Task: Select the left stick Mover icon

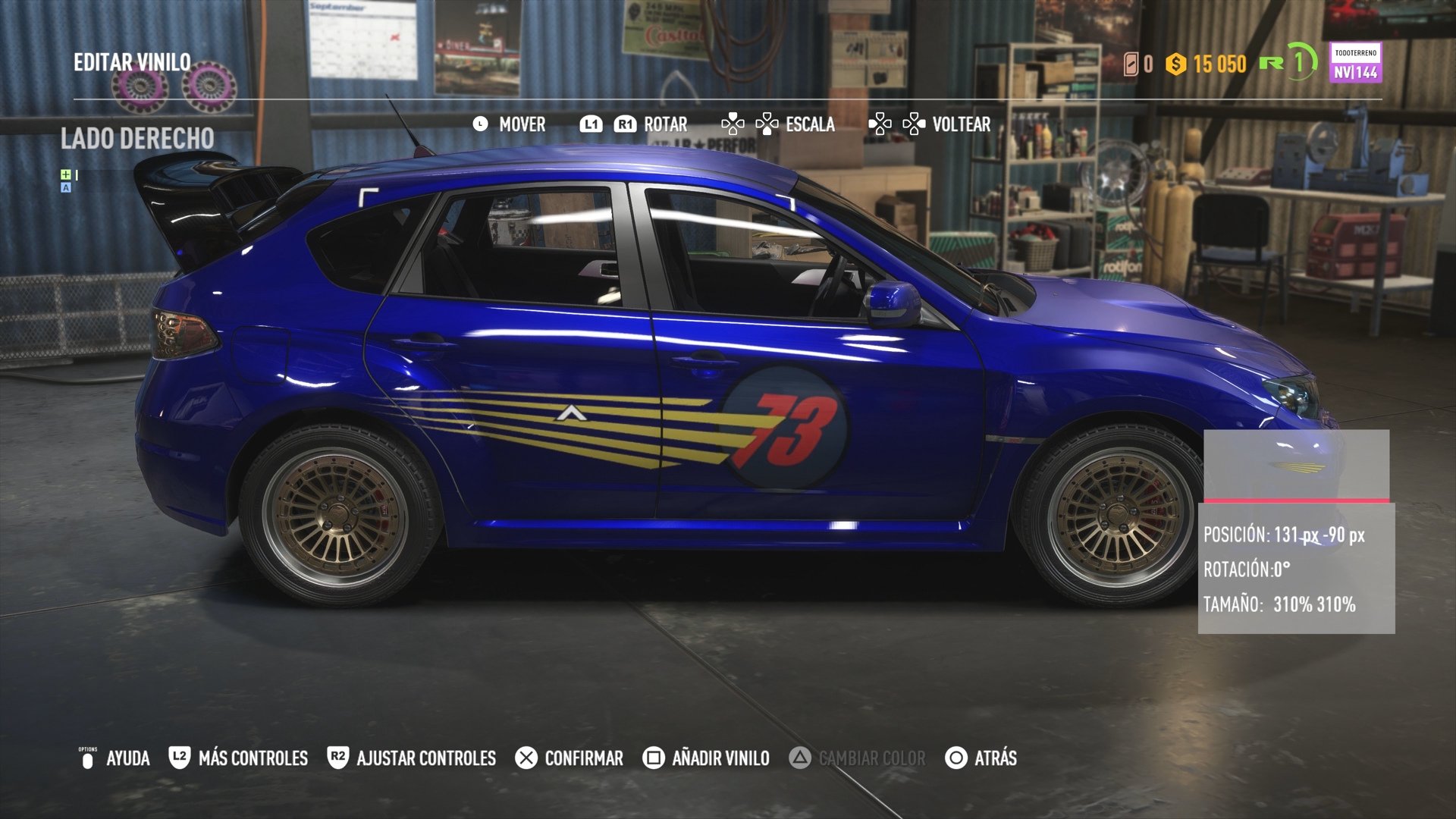Action: (x=480, y=124)
